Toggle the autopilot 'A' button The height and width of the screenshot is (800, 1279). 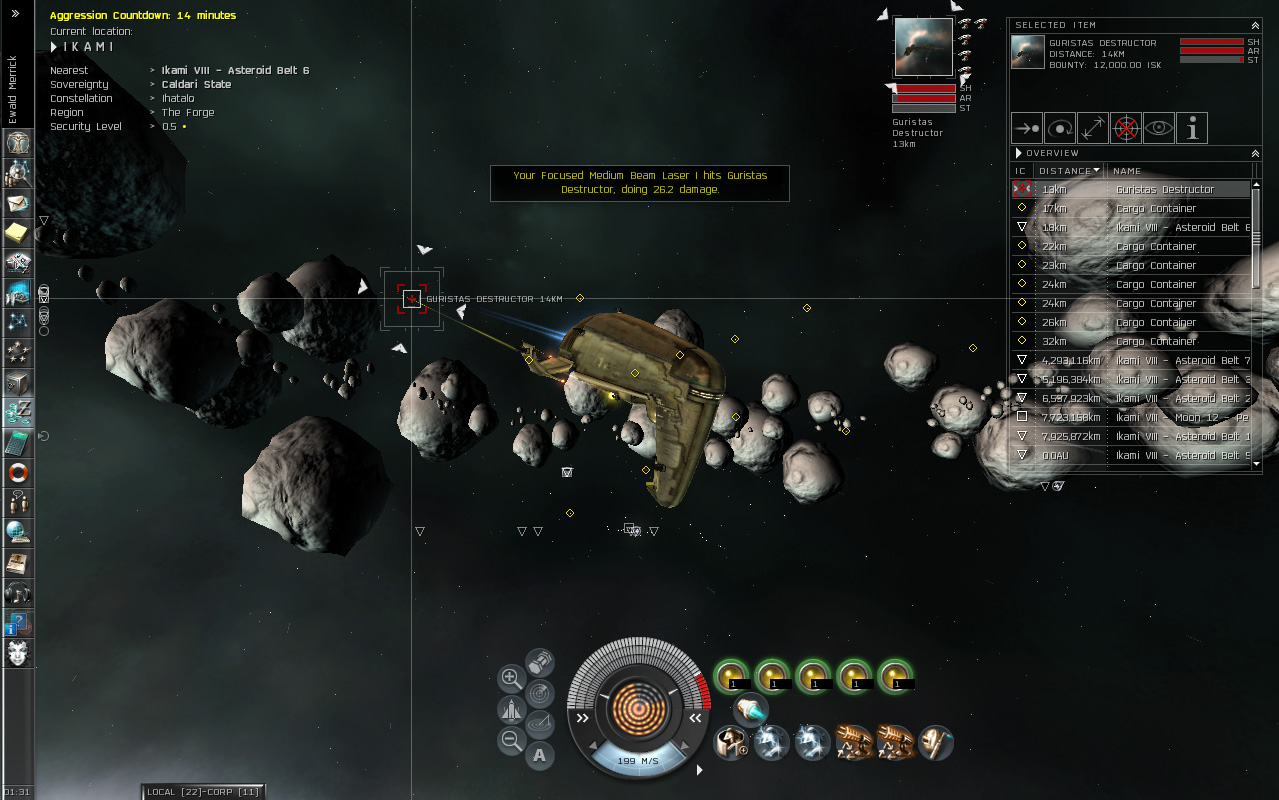pyautogui.click(x=540, y=755)
